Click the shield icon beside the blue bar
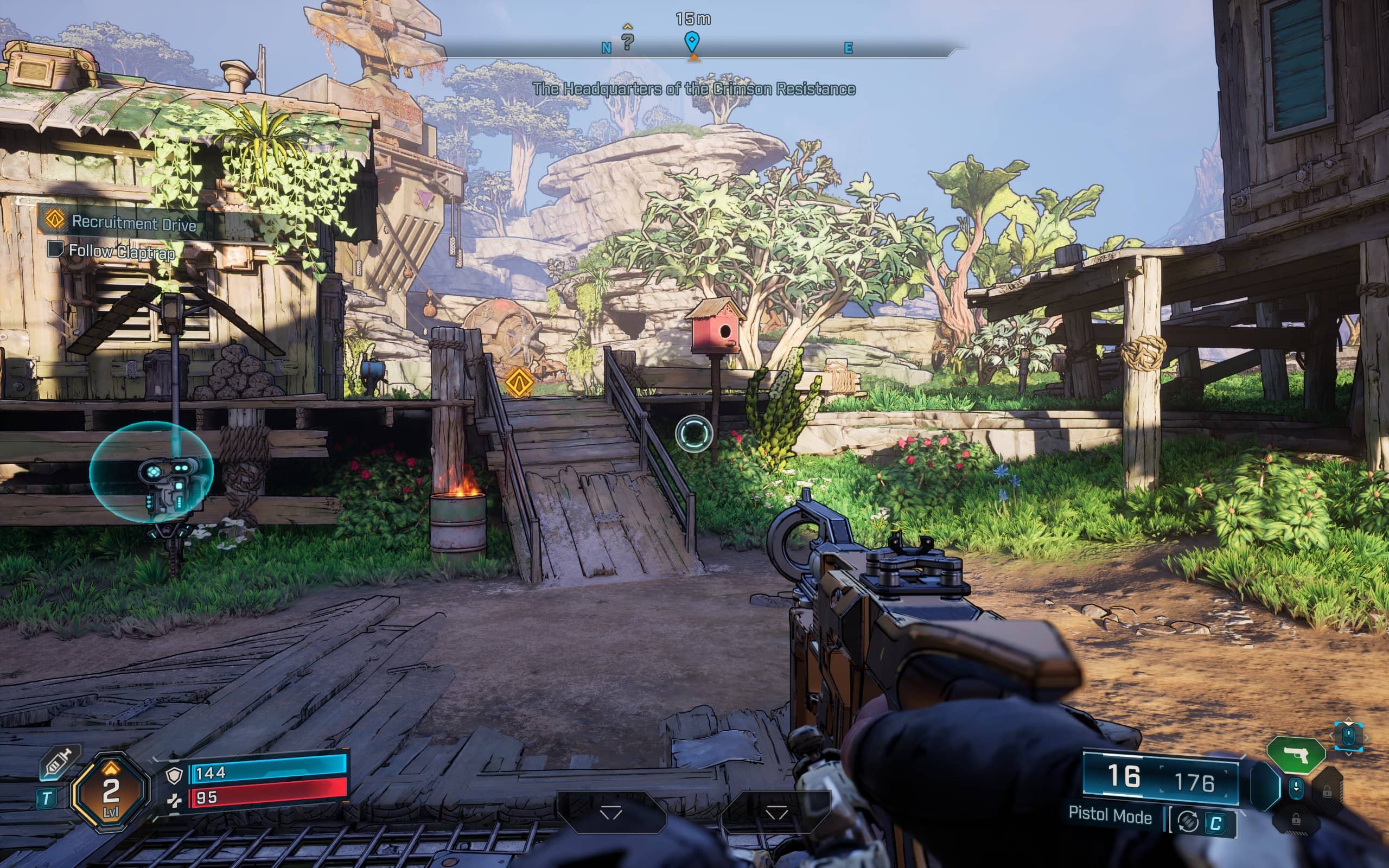This screenshot has height=868, width=1389. [x=174, y=775]
